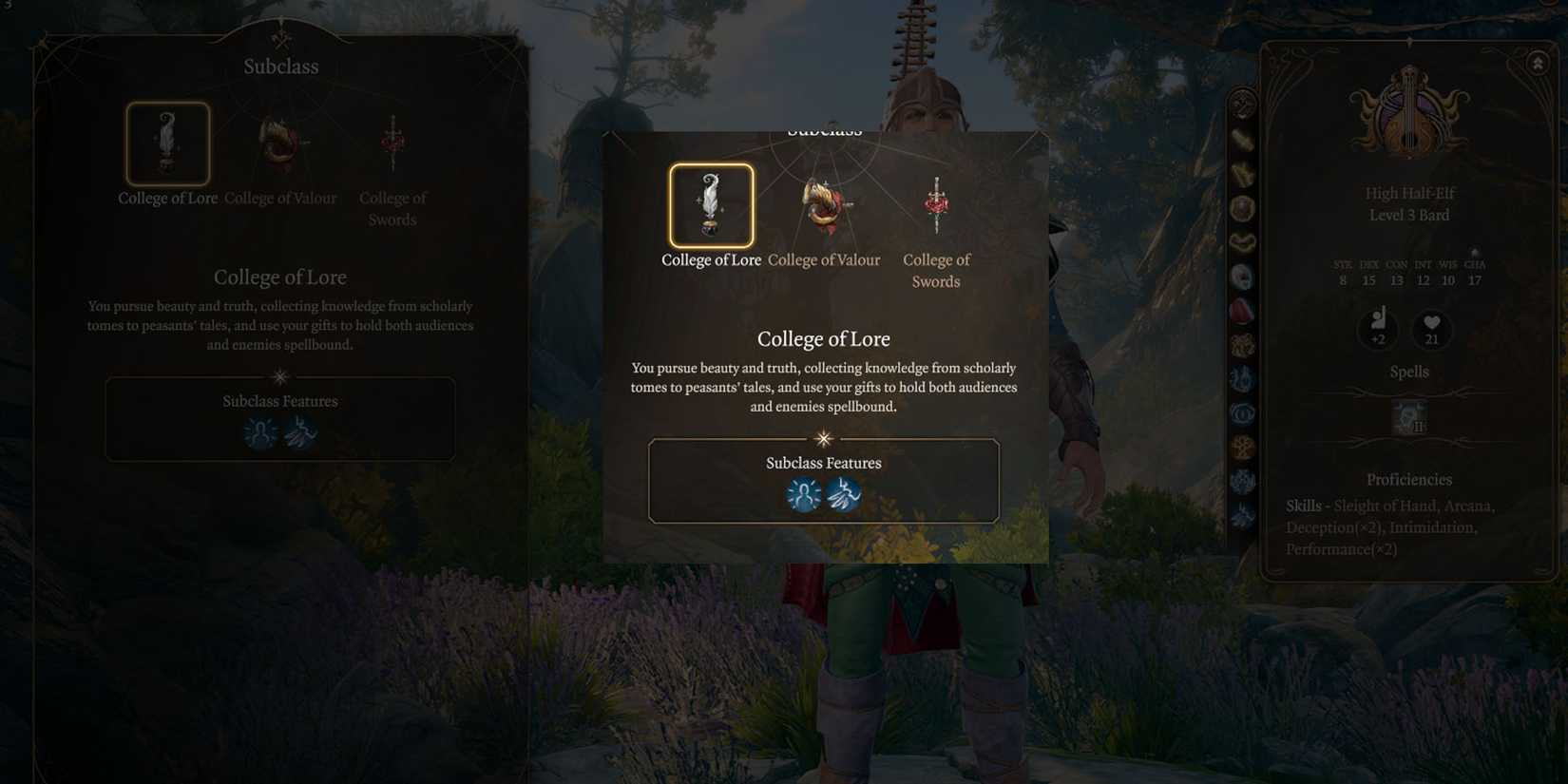Open the Cutting Words subclass feature icon
Image resolution: width=1568 pixels, height=784 pixels.
[x=844, y=494]
